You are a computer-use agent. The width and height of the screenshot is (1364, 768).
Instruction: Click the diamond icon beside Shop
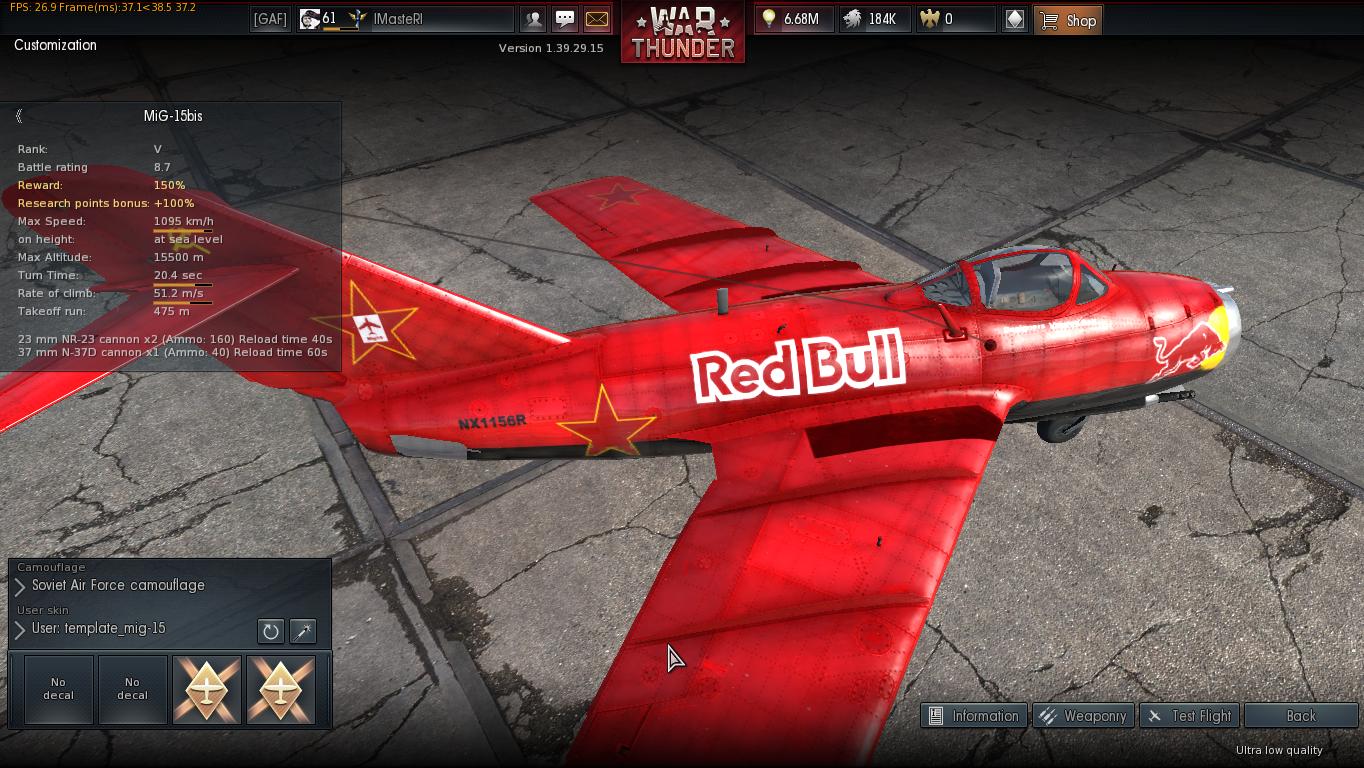(1014, 19)
